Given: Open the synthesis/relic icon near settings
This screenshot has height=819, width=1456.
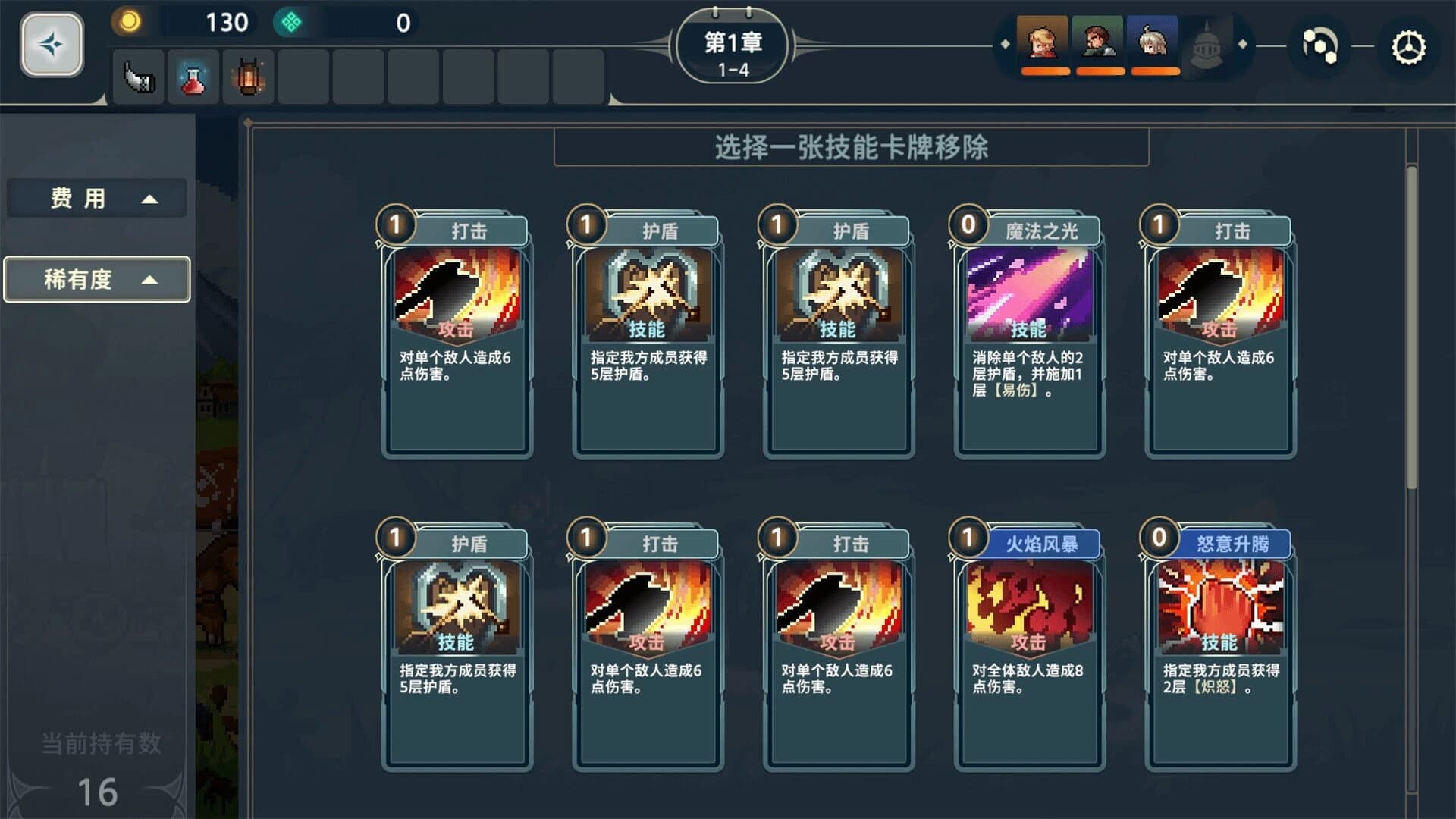Looking at the screenshot, I should point(1319,47).
